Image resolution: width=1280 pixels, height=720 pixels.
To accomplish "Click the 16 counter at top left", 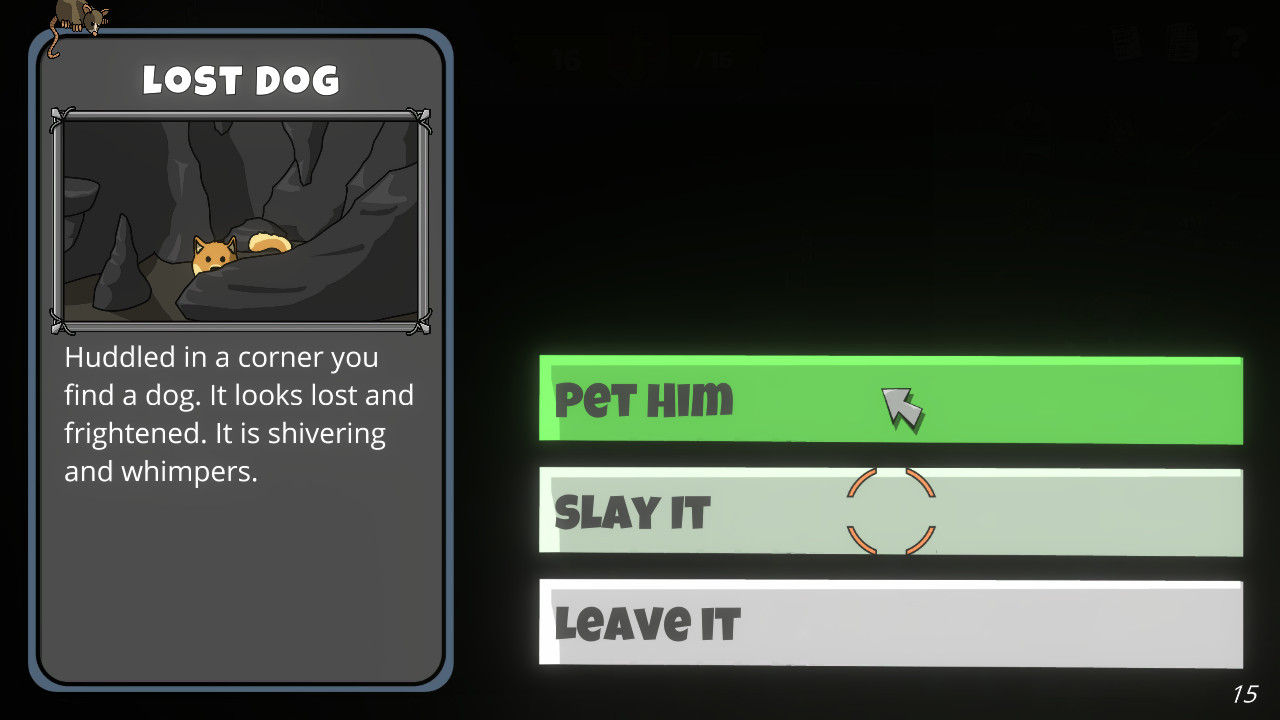I will [x=568, y=58].
